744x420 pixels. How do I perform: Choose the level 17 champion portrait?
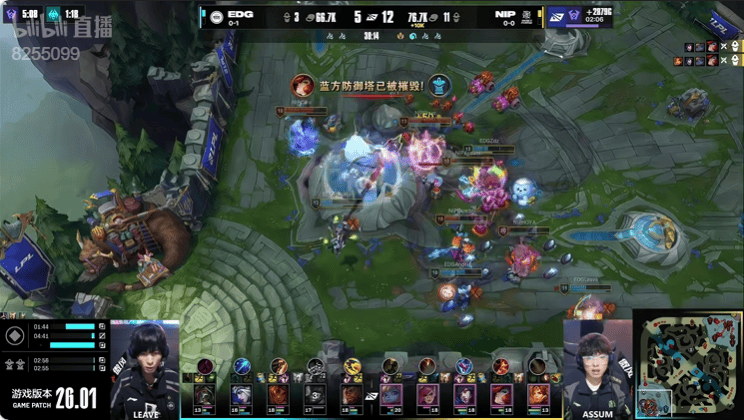point(315,393)
